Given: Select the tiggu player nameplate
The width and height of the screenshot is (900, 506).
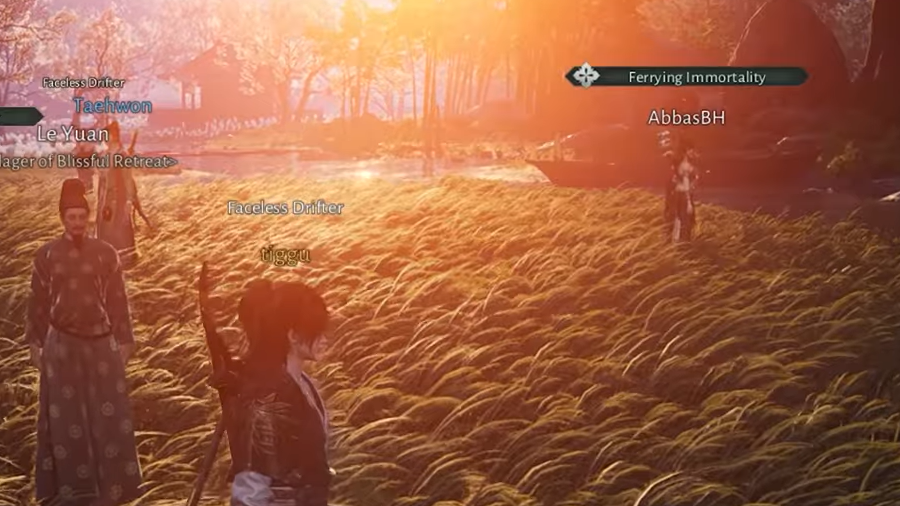Looking at the screenshot, I should (x=285, y=254).
